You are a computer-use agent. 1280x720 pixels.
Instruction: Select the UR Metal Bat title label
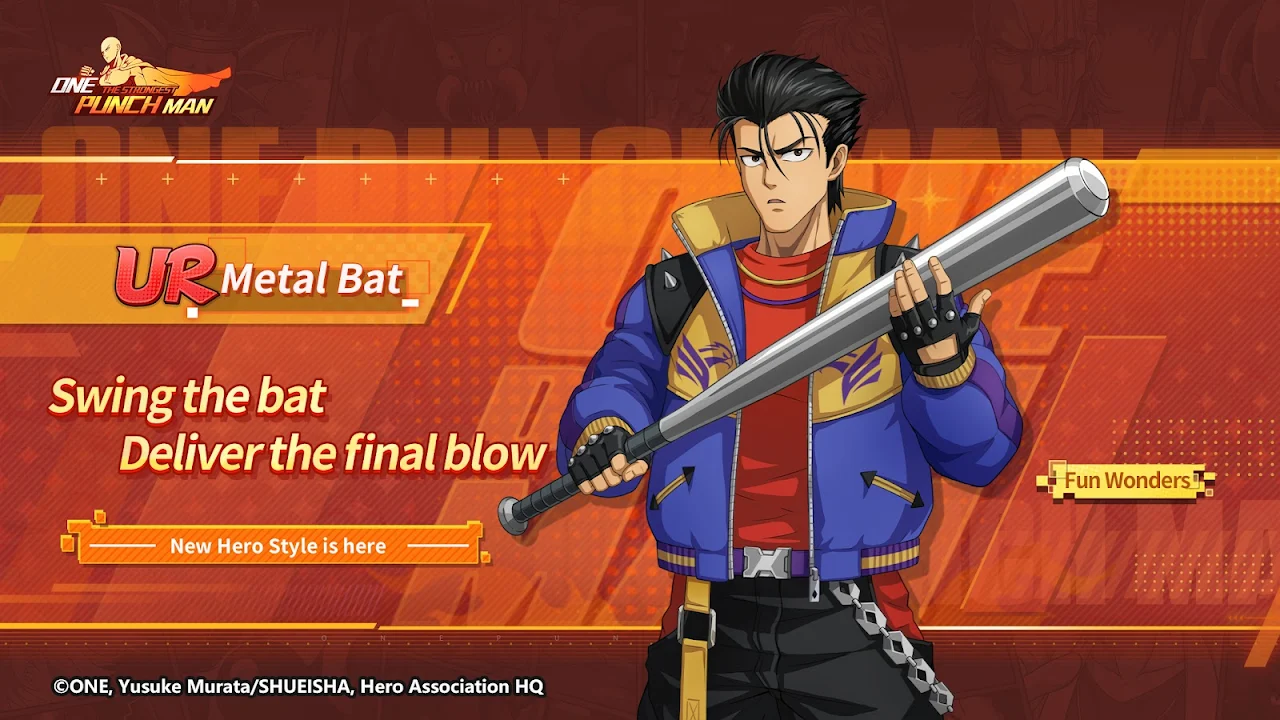[262, 278]
